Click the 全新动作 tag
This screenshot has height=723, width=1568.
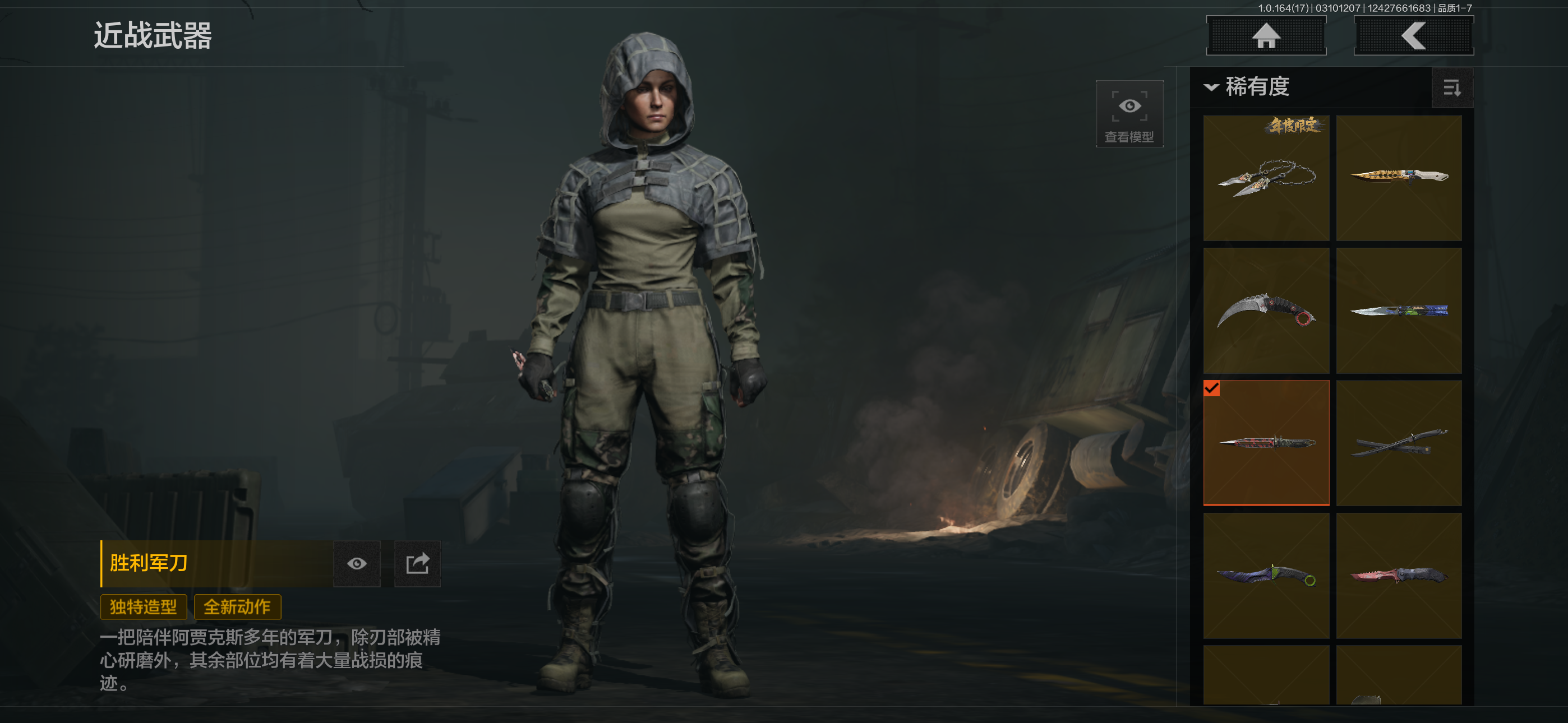tap(237, 607)
